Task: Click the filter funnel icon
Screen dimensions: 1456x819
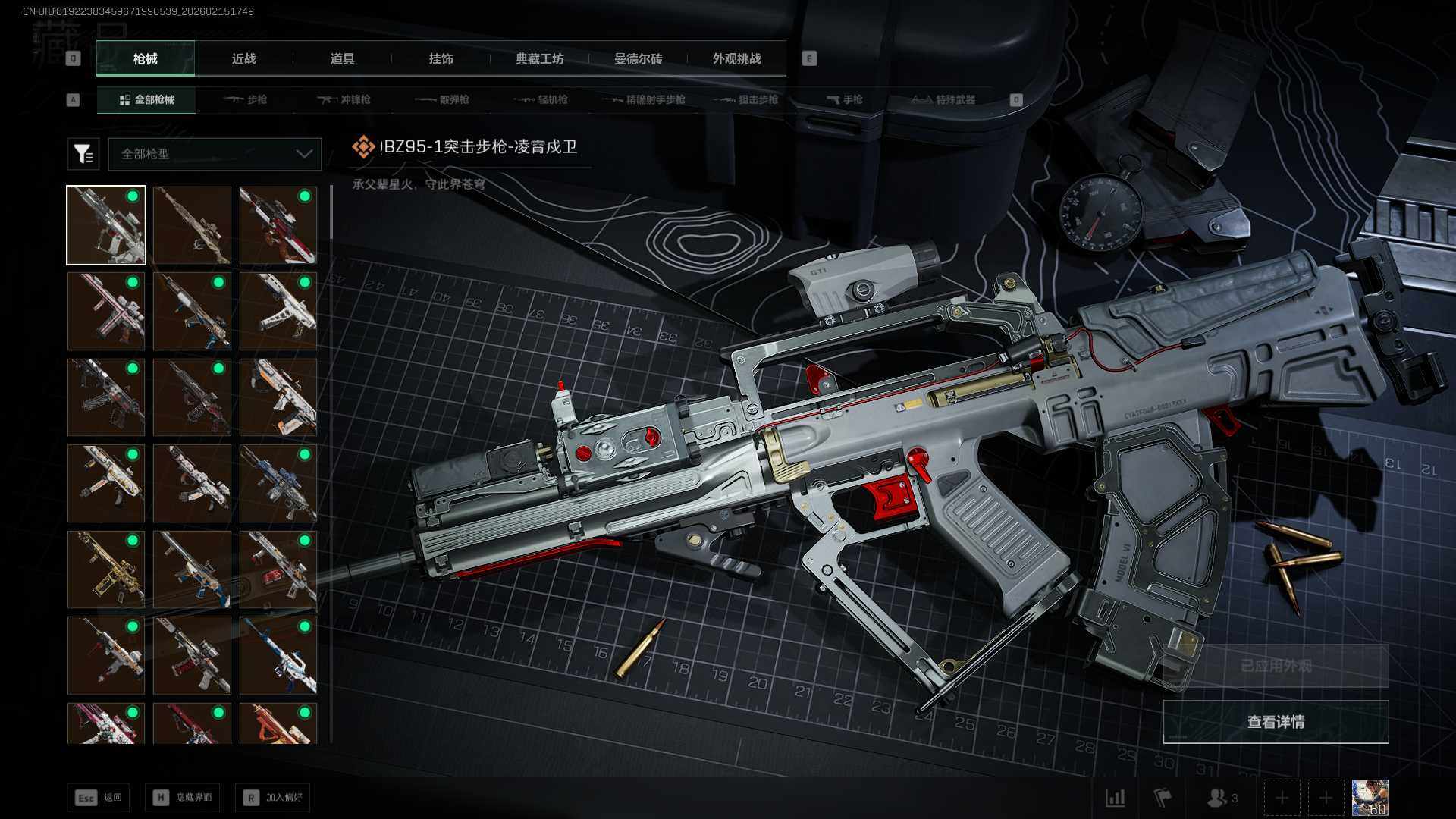Action: point(83,154)
